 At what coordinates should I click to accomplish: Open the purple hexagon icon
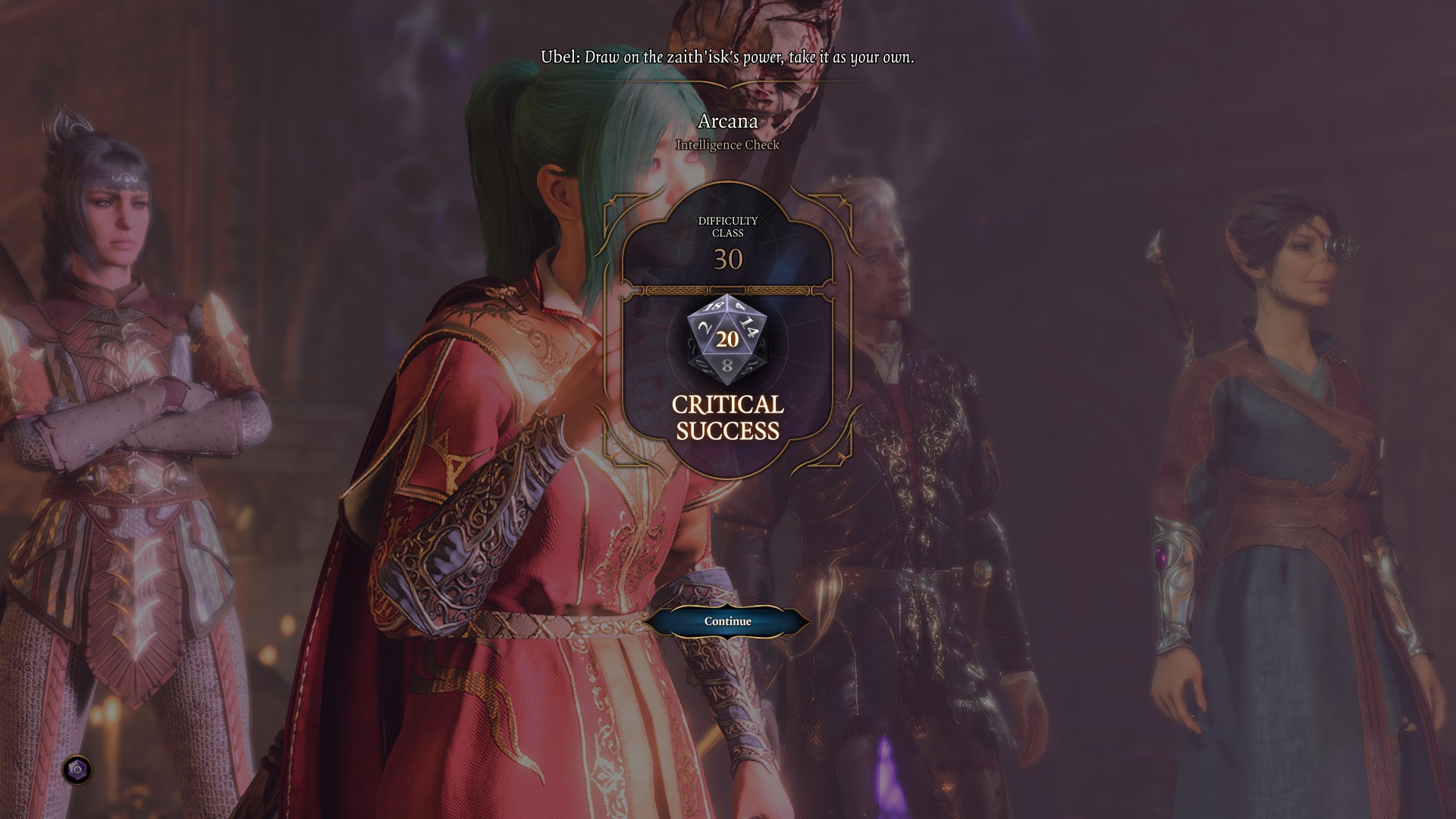coord(77,770)
